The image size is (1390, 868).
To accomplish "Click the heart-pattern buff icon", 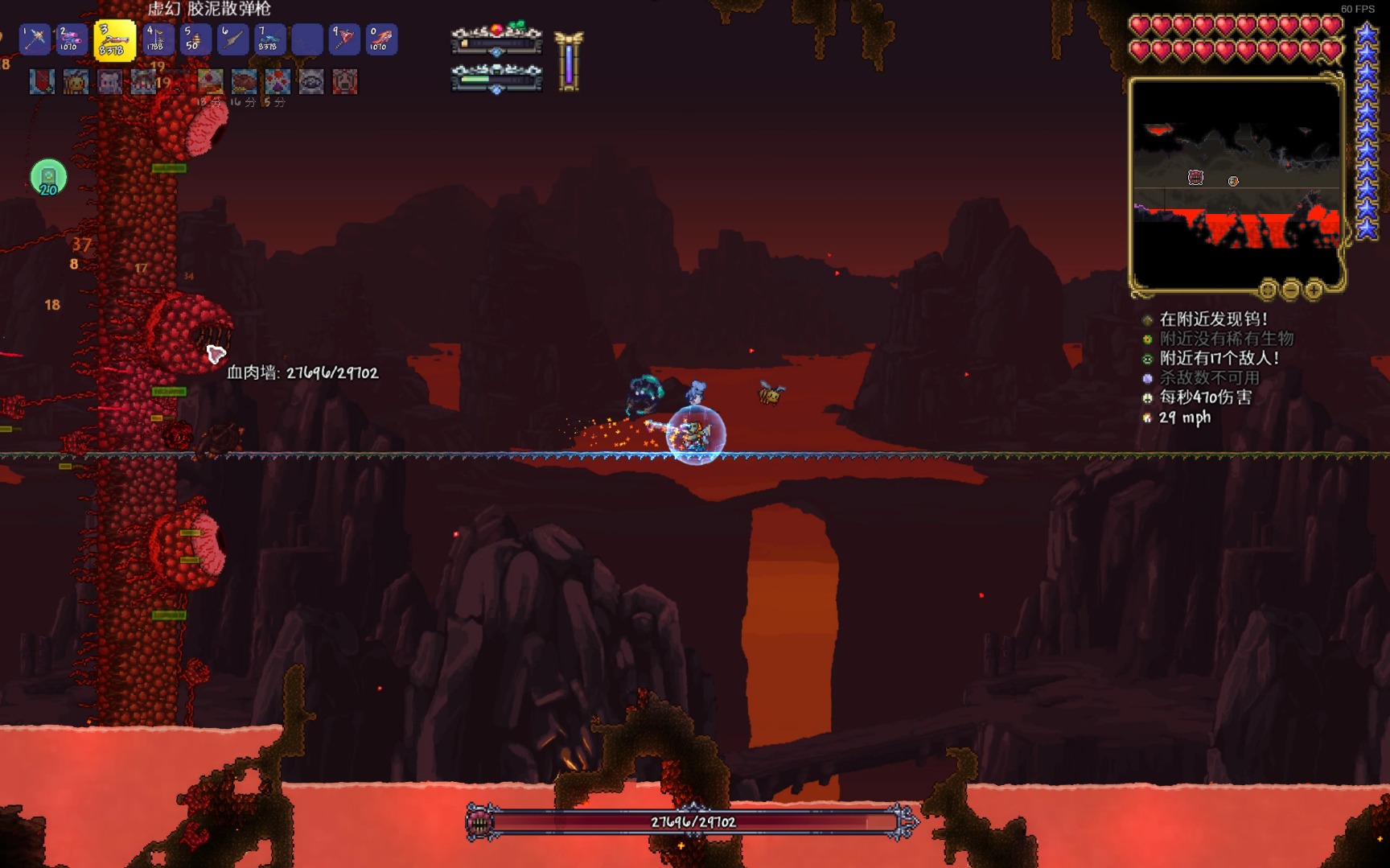I will pos(278,81).
